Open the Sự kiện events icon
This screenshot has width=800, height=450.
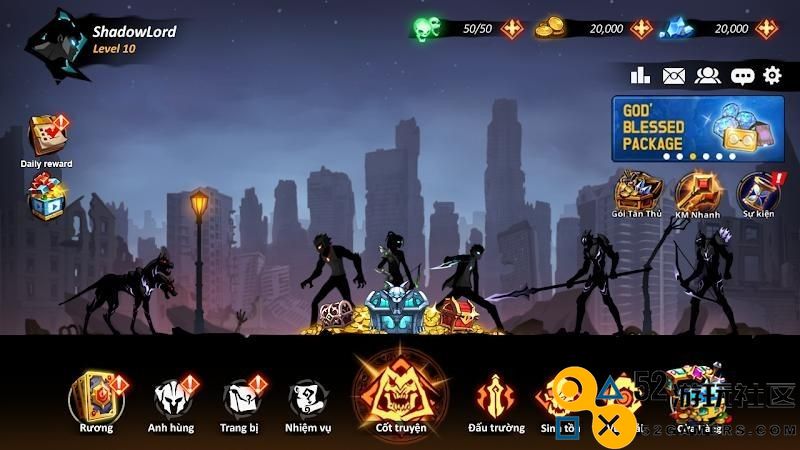757,190
